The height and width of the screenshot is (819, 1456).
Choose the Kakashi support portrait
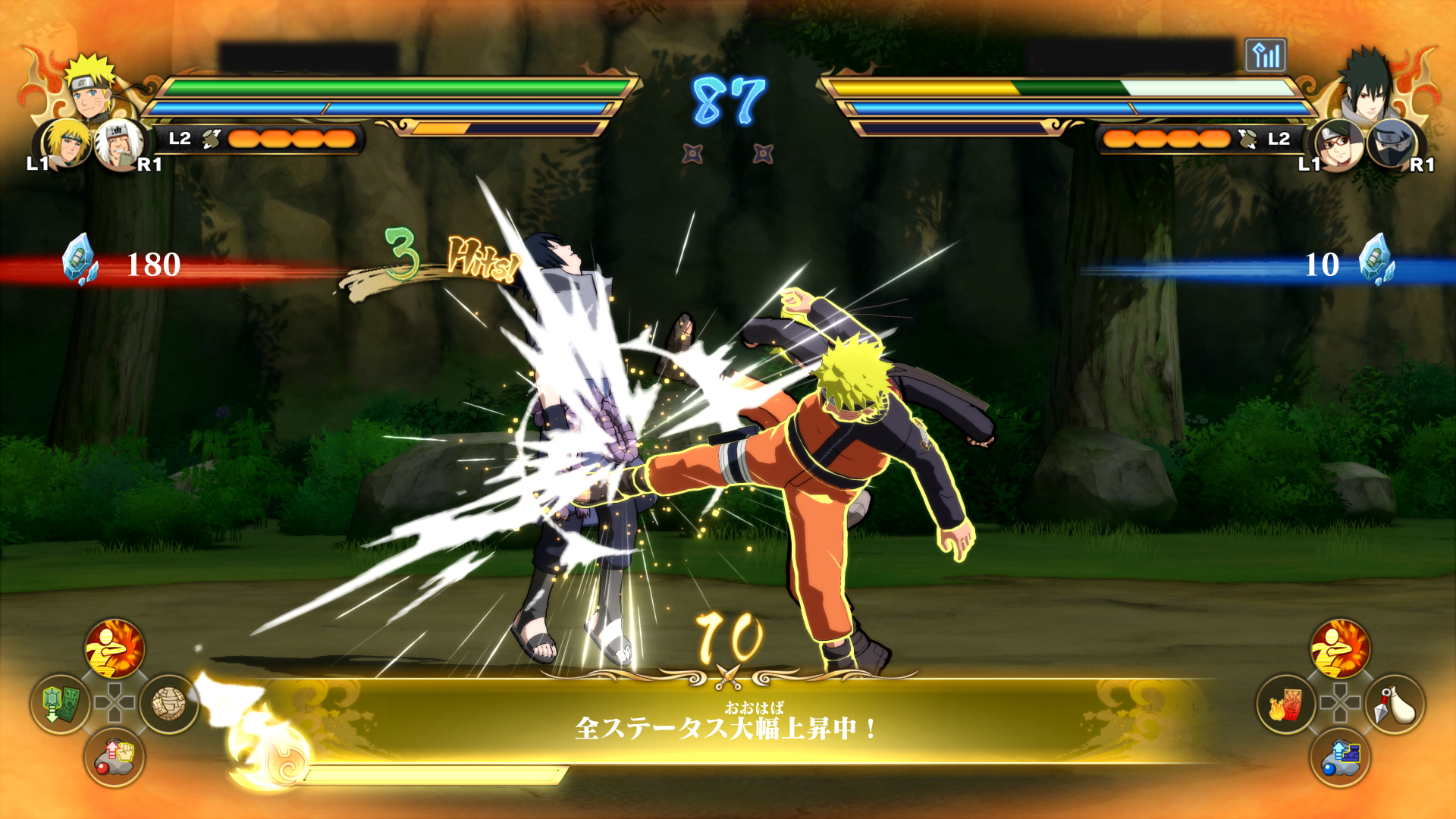[x=1392, y=144]
